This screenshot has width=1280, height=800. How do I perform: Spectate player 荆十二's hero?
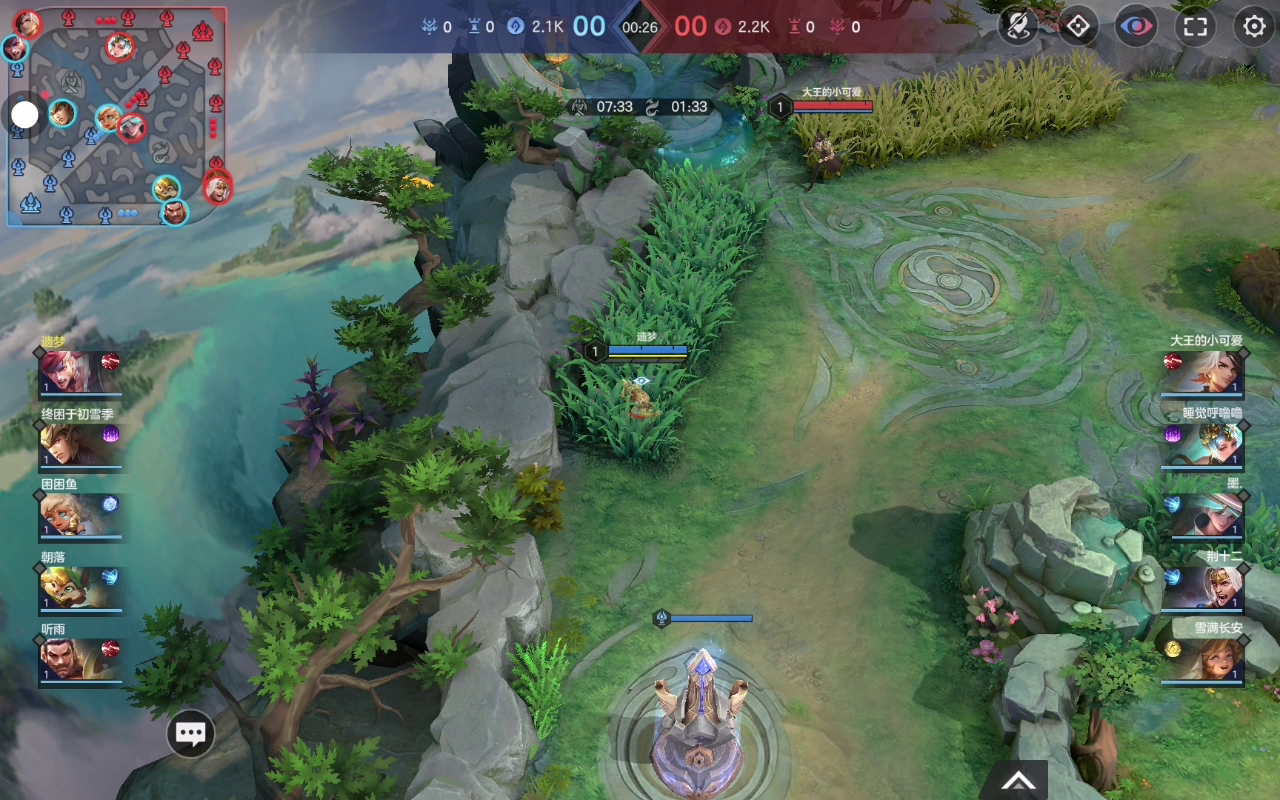click(x=1203, y=588)
